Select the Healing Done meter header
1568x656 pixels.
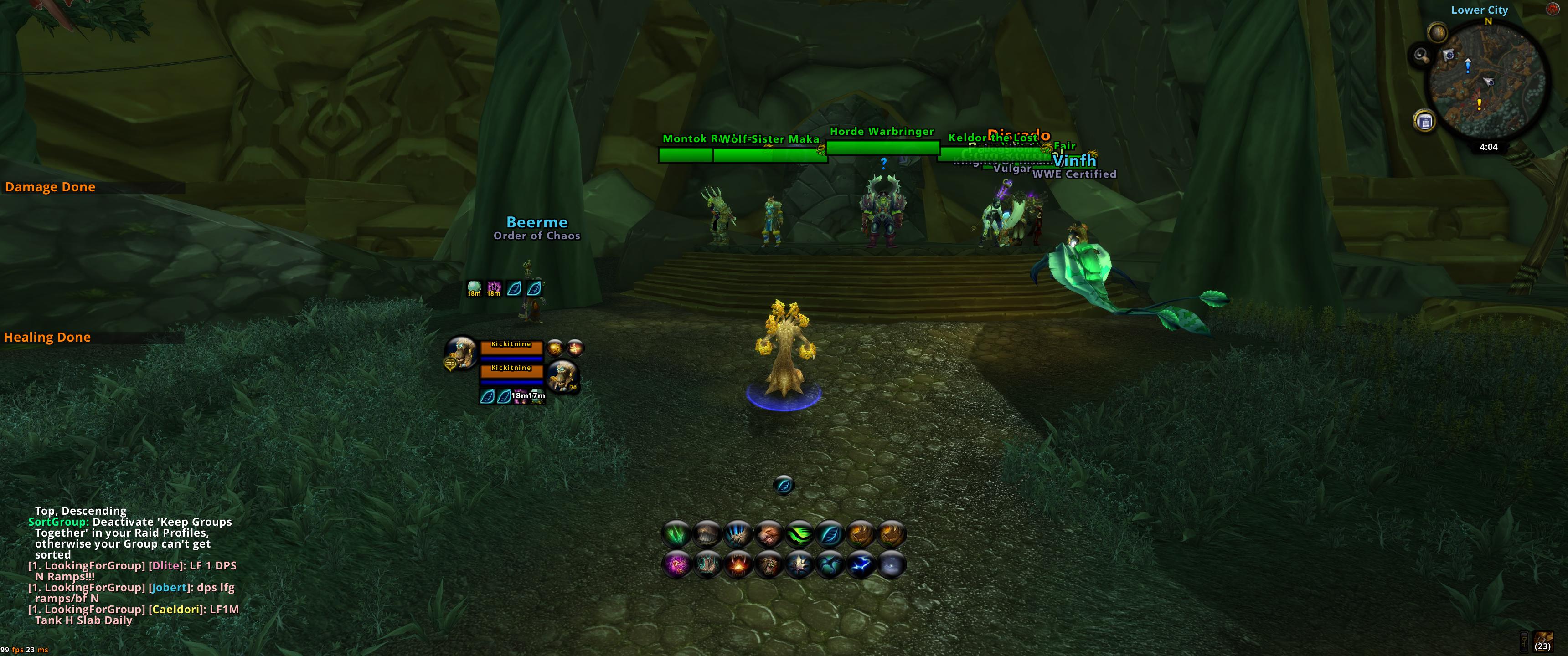coord(47,337)
